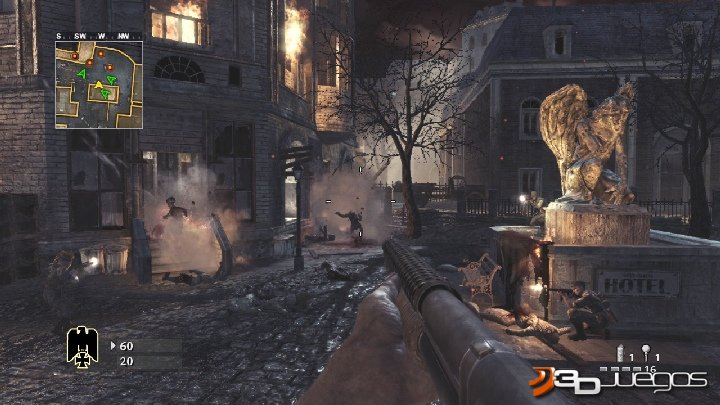The image size is (720, 405).
Task: Click the compass heading strip above the minimap
Action: 98,36
